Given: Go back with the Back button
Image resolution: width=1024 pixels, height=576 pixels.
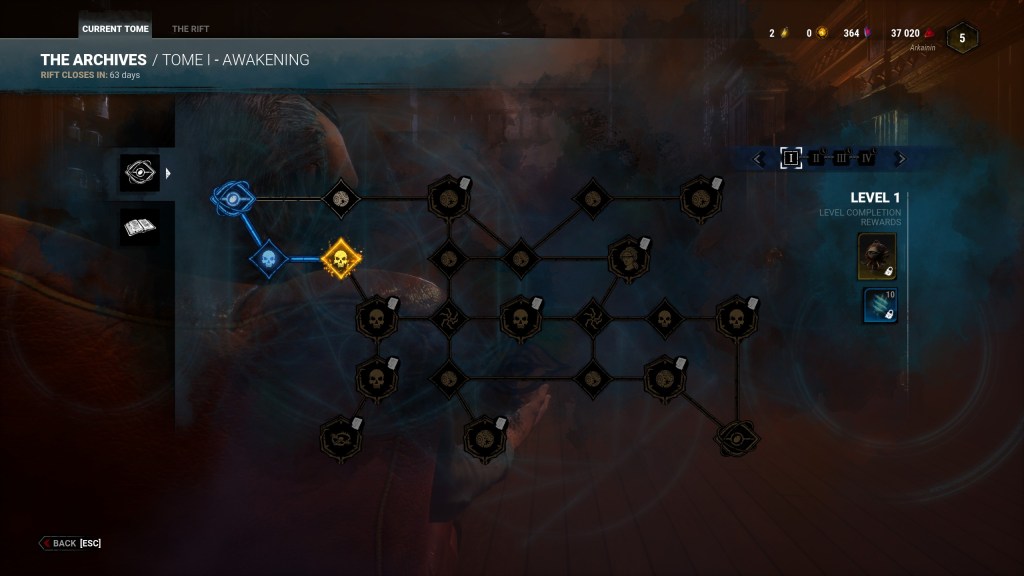Looking at the screenshot, I should pos(70,543).
